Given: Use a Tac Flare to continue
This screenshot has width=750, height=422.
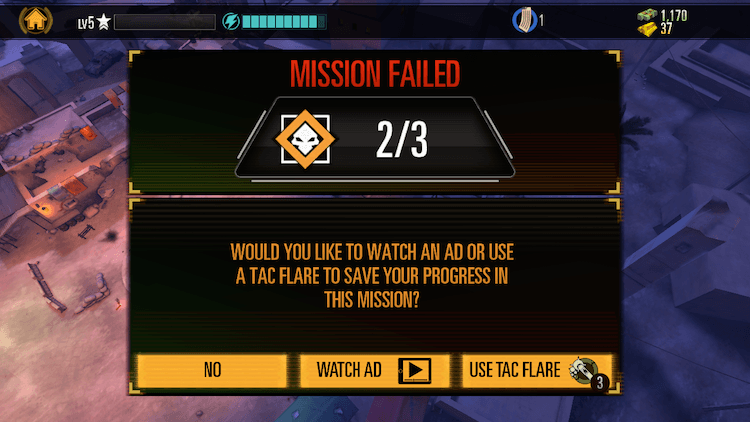Looking at the screenshot, I should point(537,370).
